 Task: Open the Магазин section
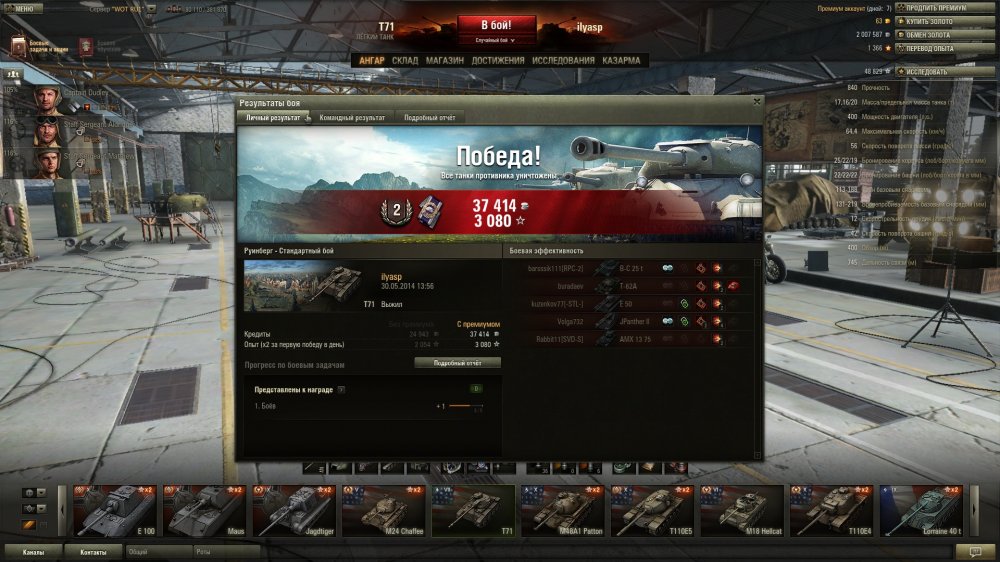(444, 60)
